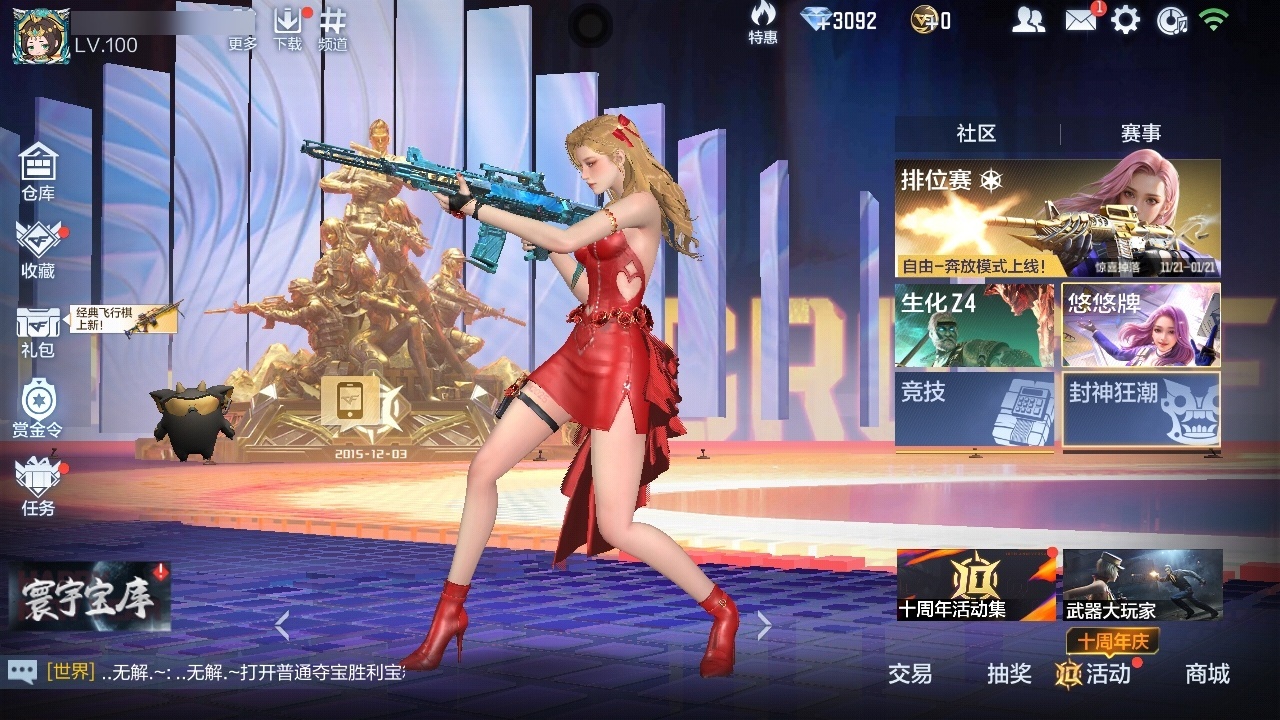Open the mail inbox with notification badge
The height and width of the screenshot is (720, 1280).
pyautogui.click(x=1083, y=18)
